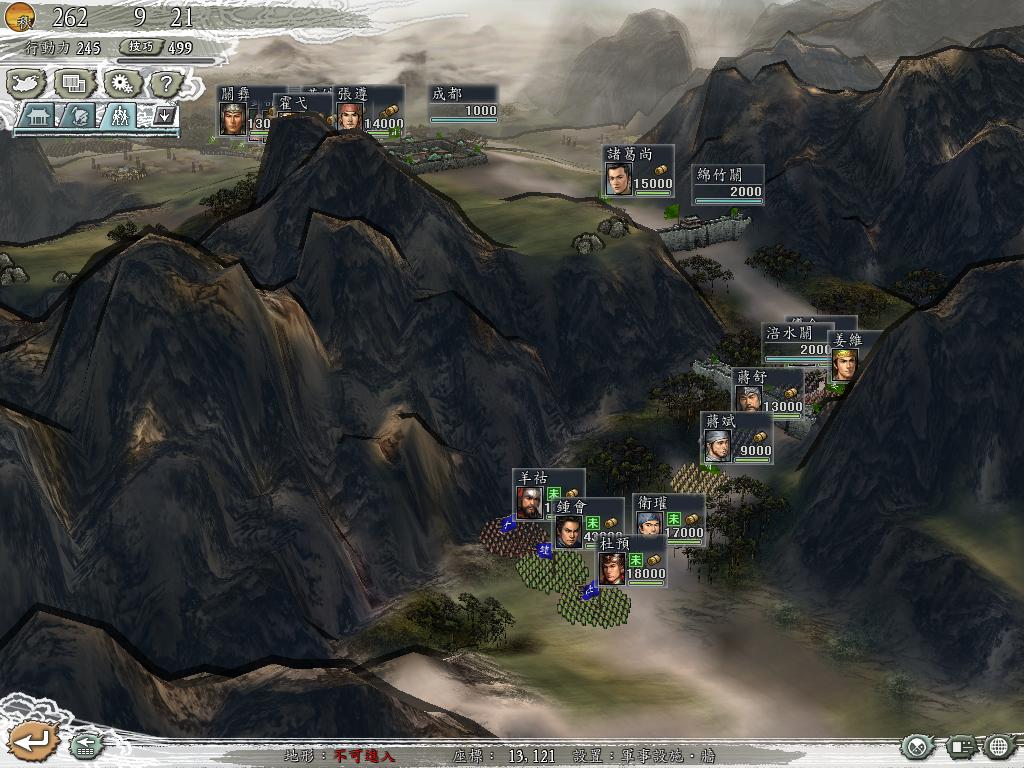Open the gear settings button
1024x768 pixels.
tap(121, 83)
